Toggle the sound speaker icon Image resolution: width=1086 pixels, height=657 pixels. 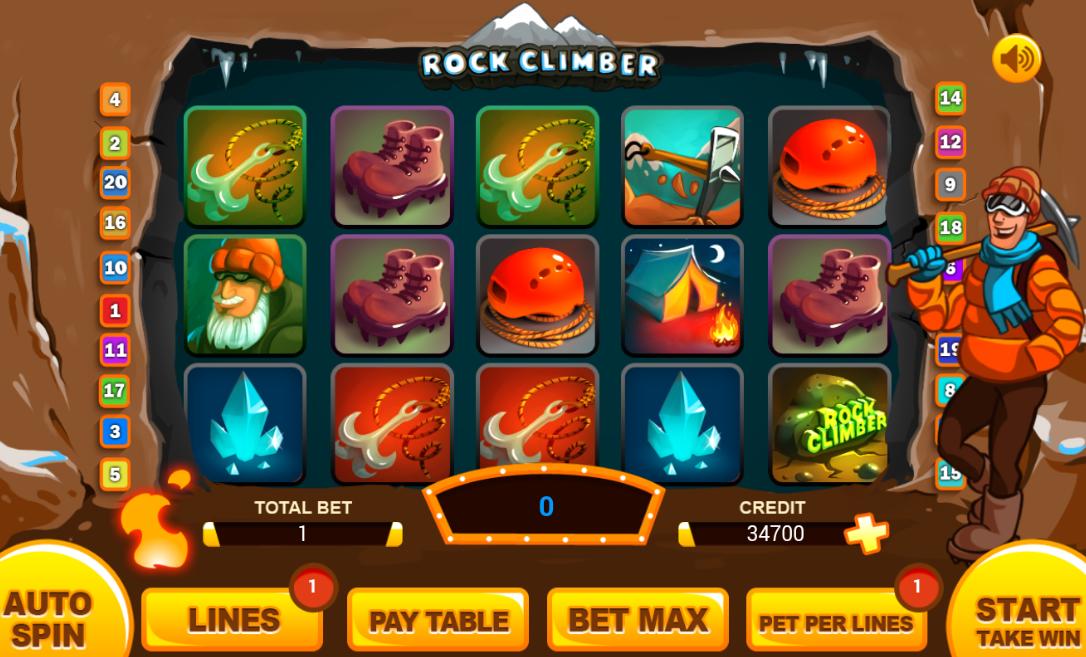coord(1016,60)
